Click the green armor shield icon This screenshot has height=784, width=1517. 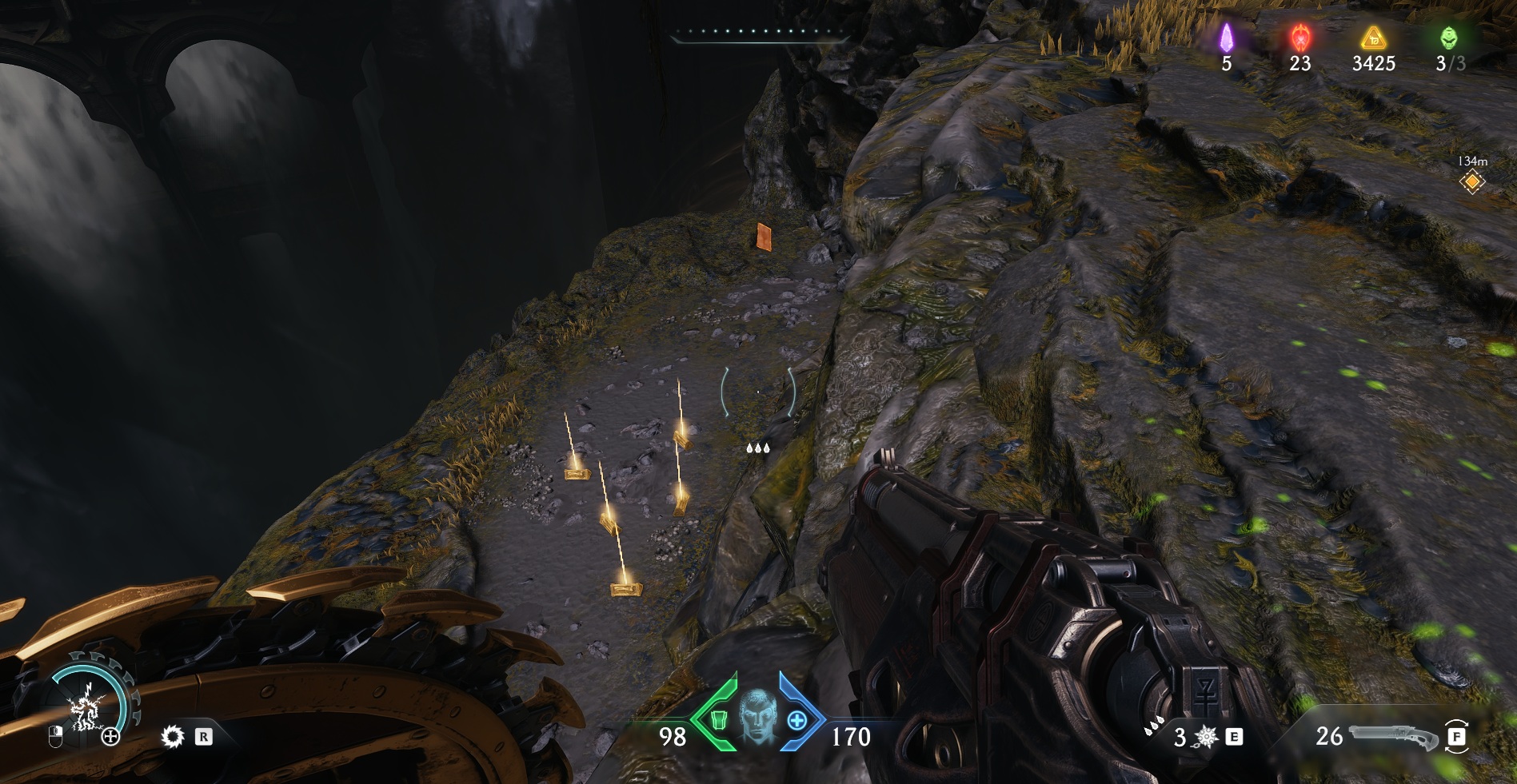pyautogui.click(x=718, y=720)
